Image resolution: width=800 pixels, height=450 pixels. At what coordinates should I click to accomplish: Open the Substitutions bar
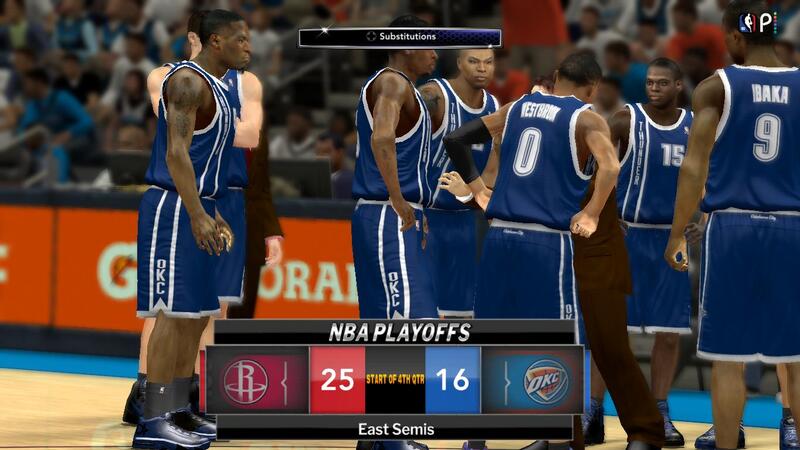pyautogui.click(x=400, y=37)
